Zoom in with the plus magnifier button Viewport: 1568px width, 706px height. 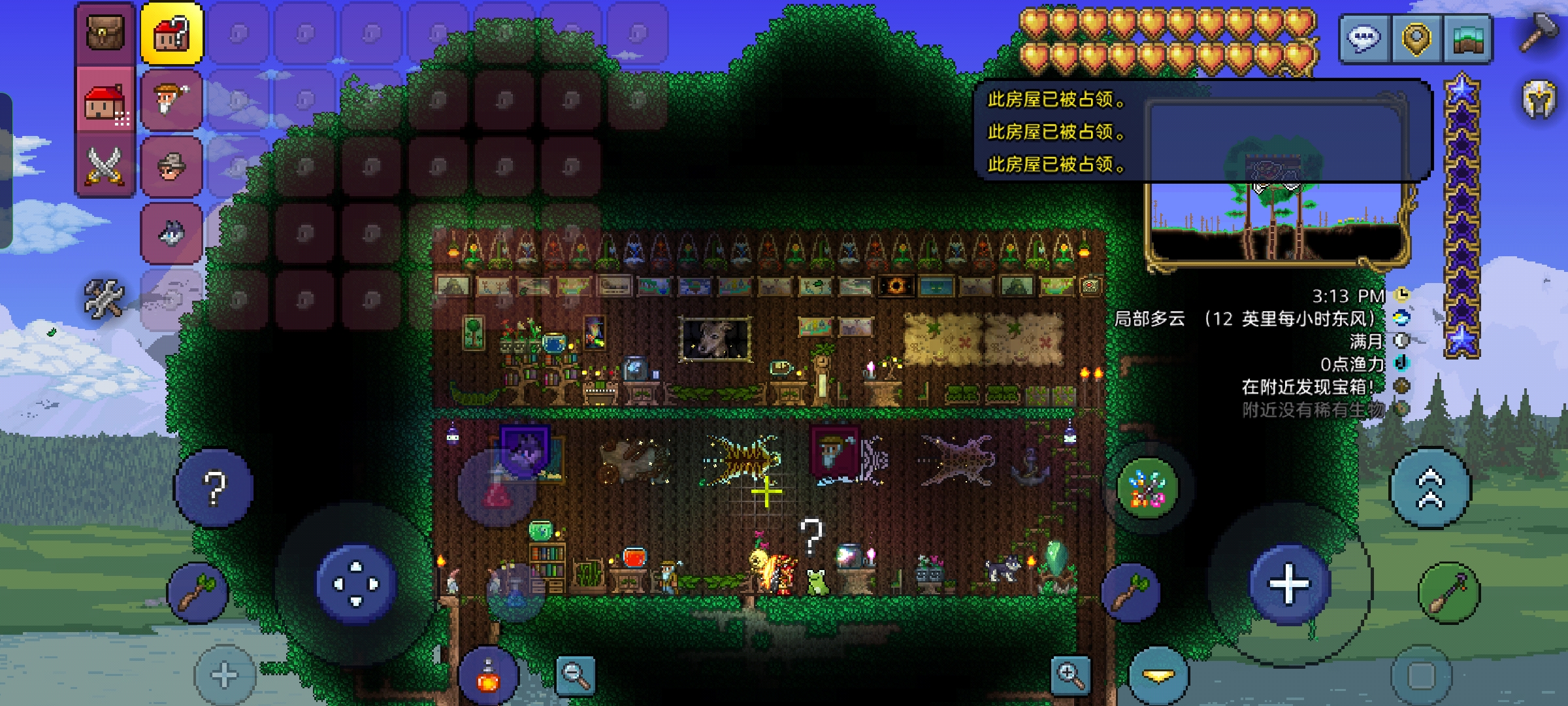point(1070,675)
